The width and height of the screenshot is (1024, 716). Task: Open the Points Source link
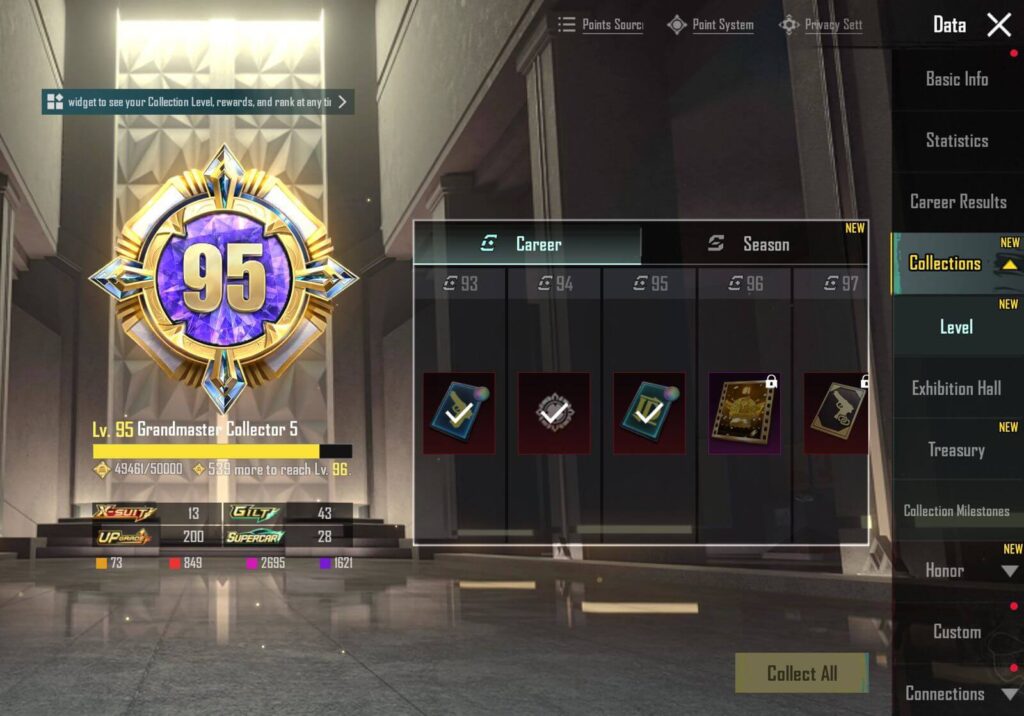point(601,25)
